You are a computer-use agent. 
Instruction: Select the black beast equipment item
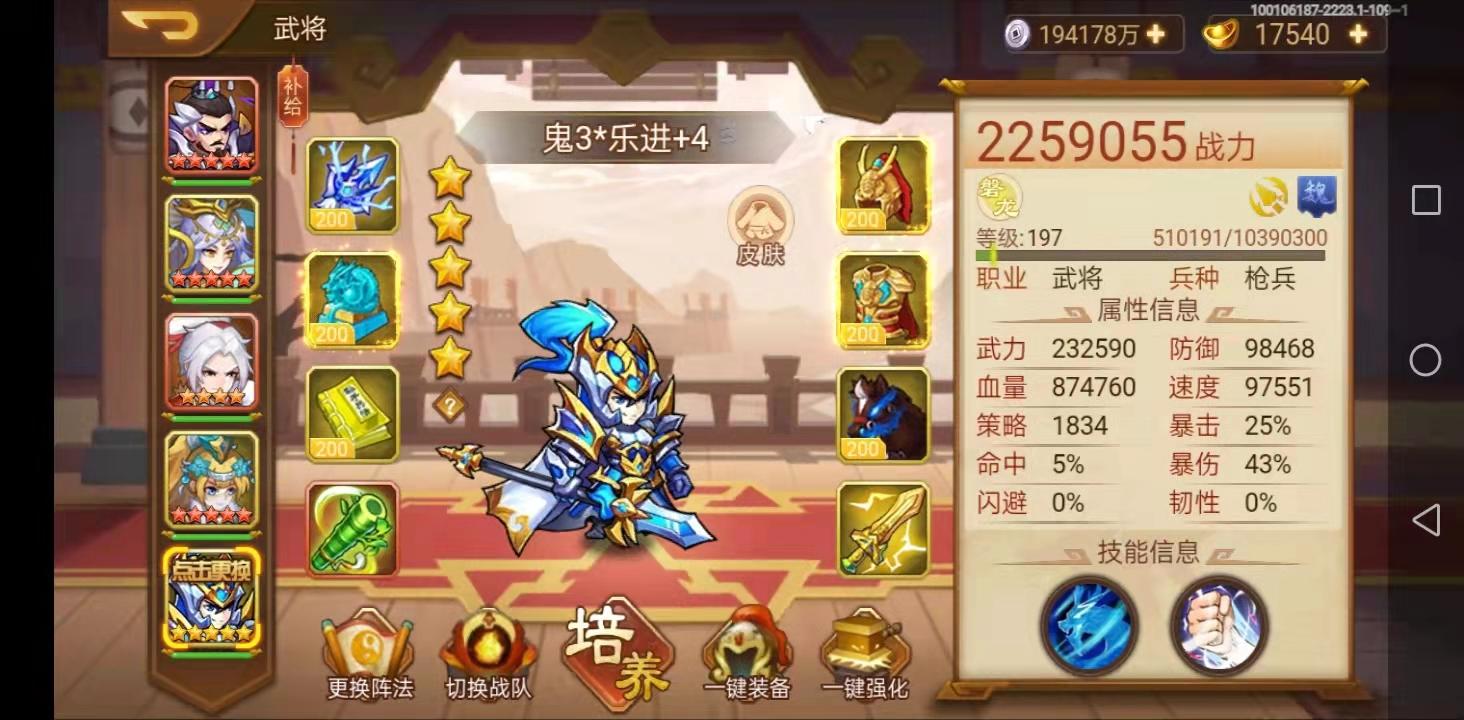point(883,413)
